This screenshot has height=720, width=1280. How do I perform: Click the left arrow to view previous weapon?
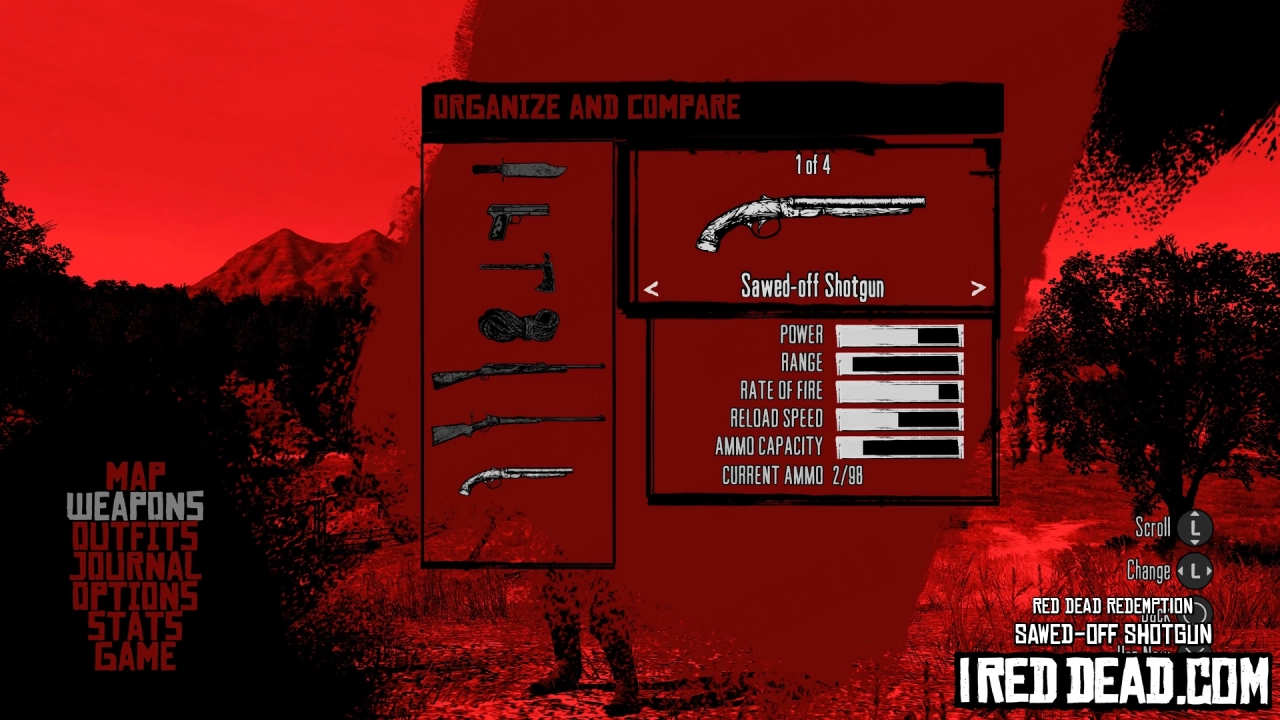tap(652, 288)
